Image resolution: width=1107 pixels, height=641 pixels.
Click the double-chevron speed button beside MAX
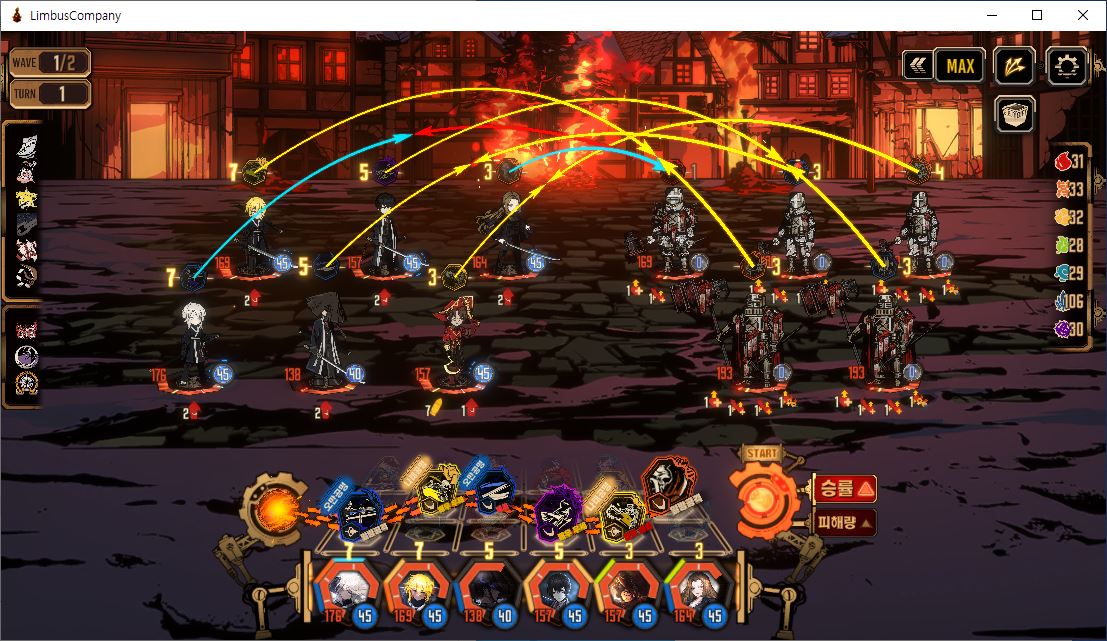pos(917,66)
